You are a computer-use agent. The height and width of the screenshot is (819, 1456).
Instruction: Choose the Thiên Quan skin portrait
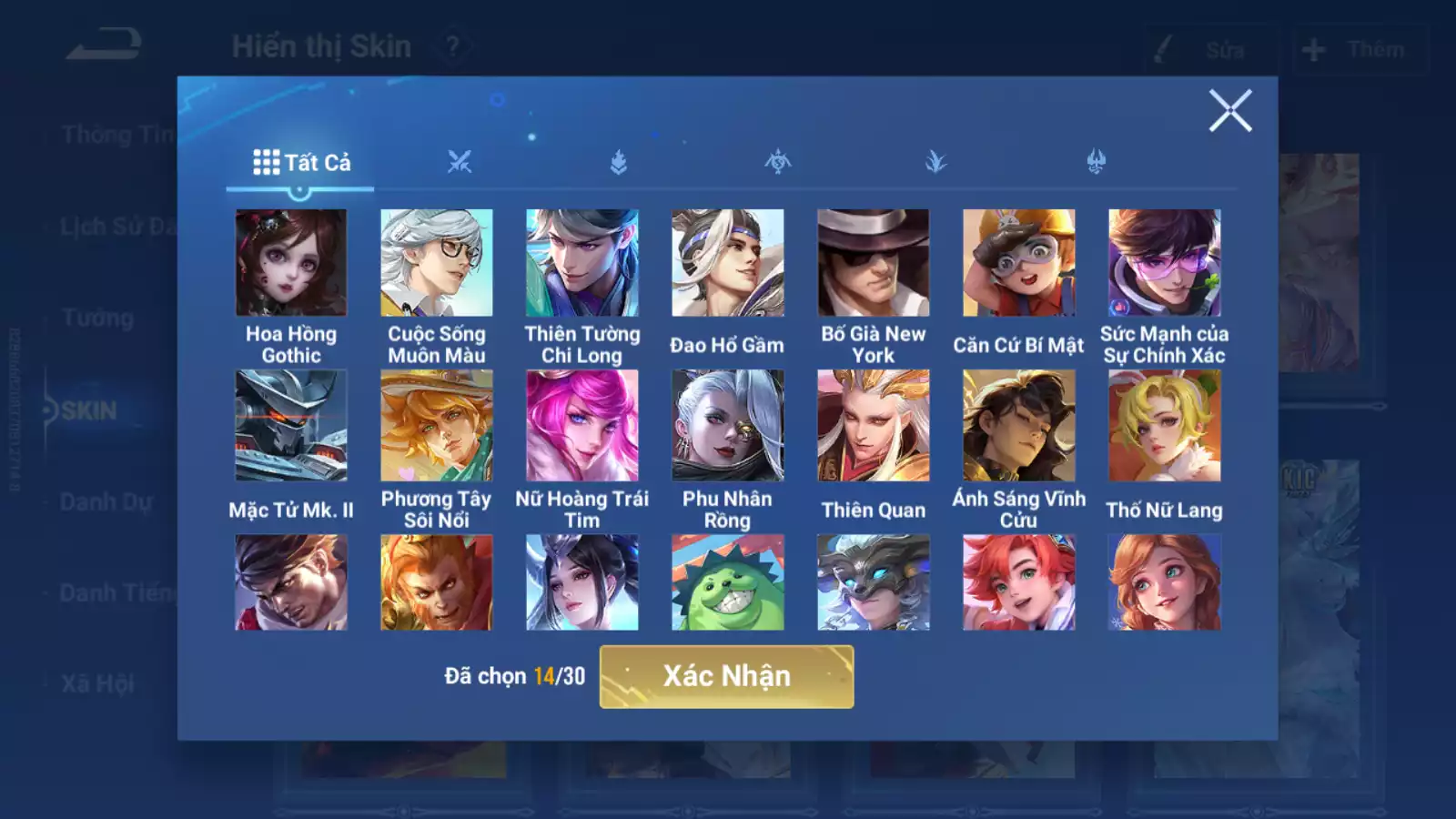coord(872,425)
